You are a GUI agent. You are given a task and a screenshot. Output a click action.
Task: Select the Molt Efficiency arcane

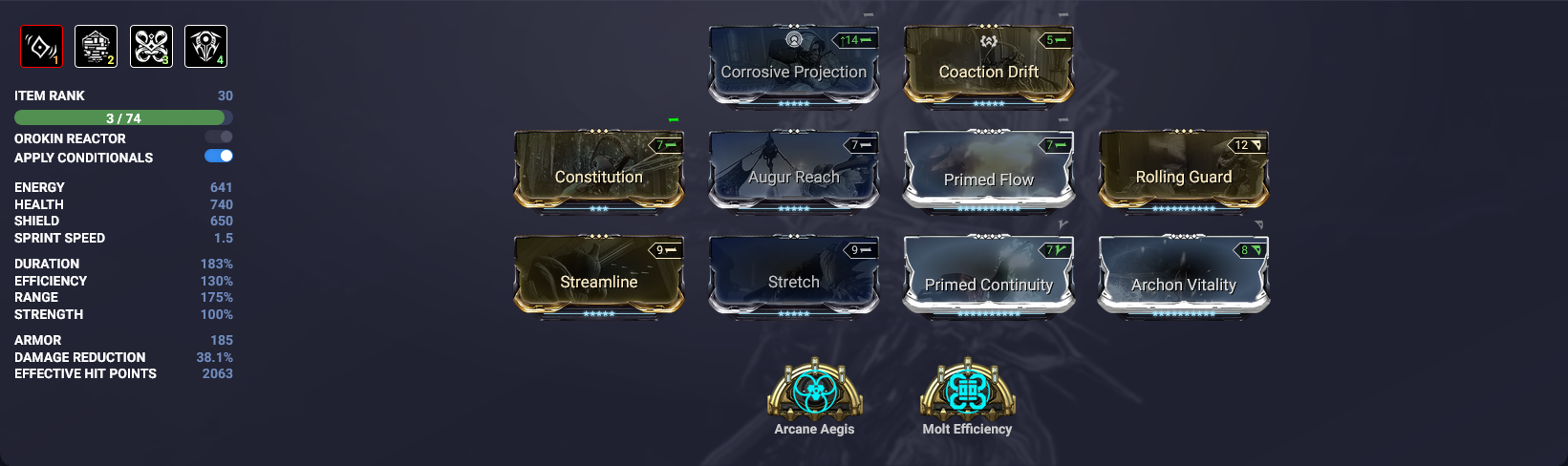(x=967, y=392)
